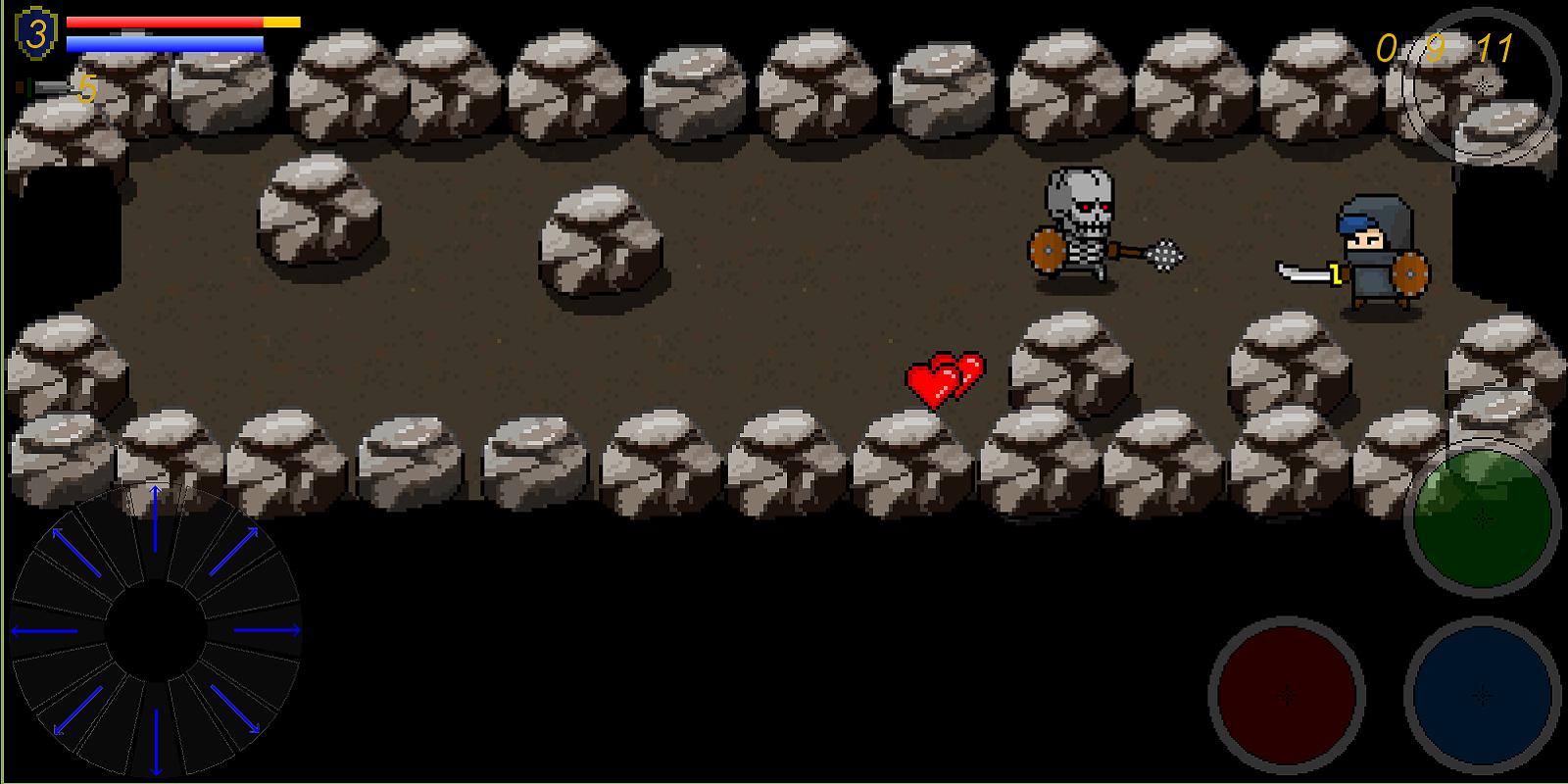
Task: Tap the yellow ammo count number 5
Action: point(86,88)
